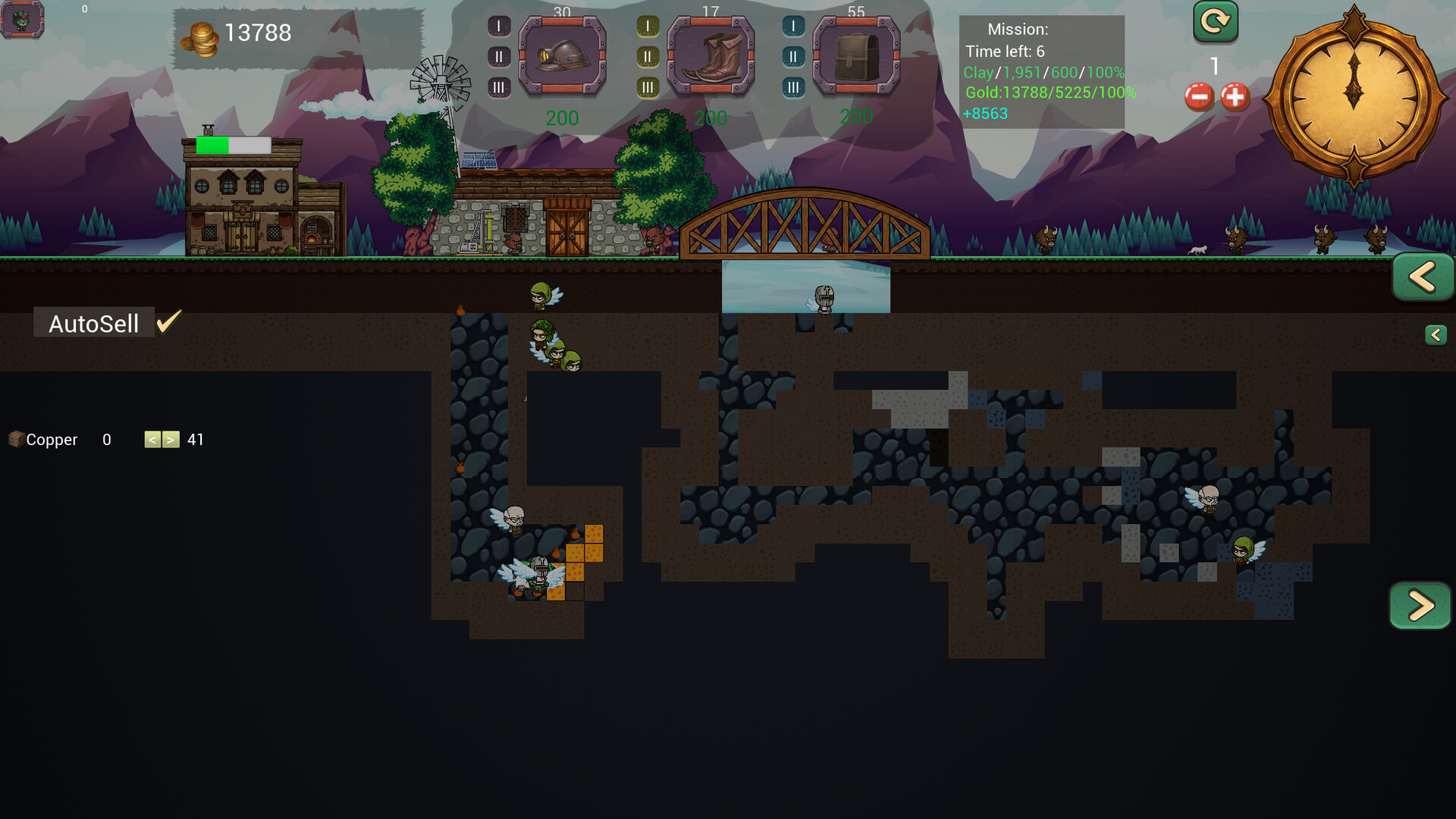The width and height of the screenshot is (1456, 819).
Task: Increase Copper amount with the right arrow
Action: [x=171, y=439]
